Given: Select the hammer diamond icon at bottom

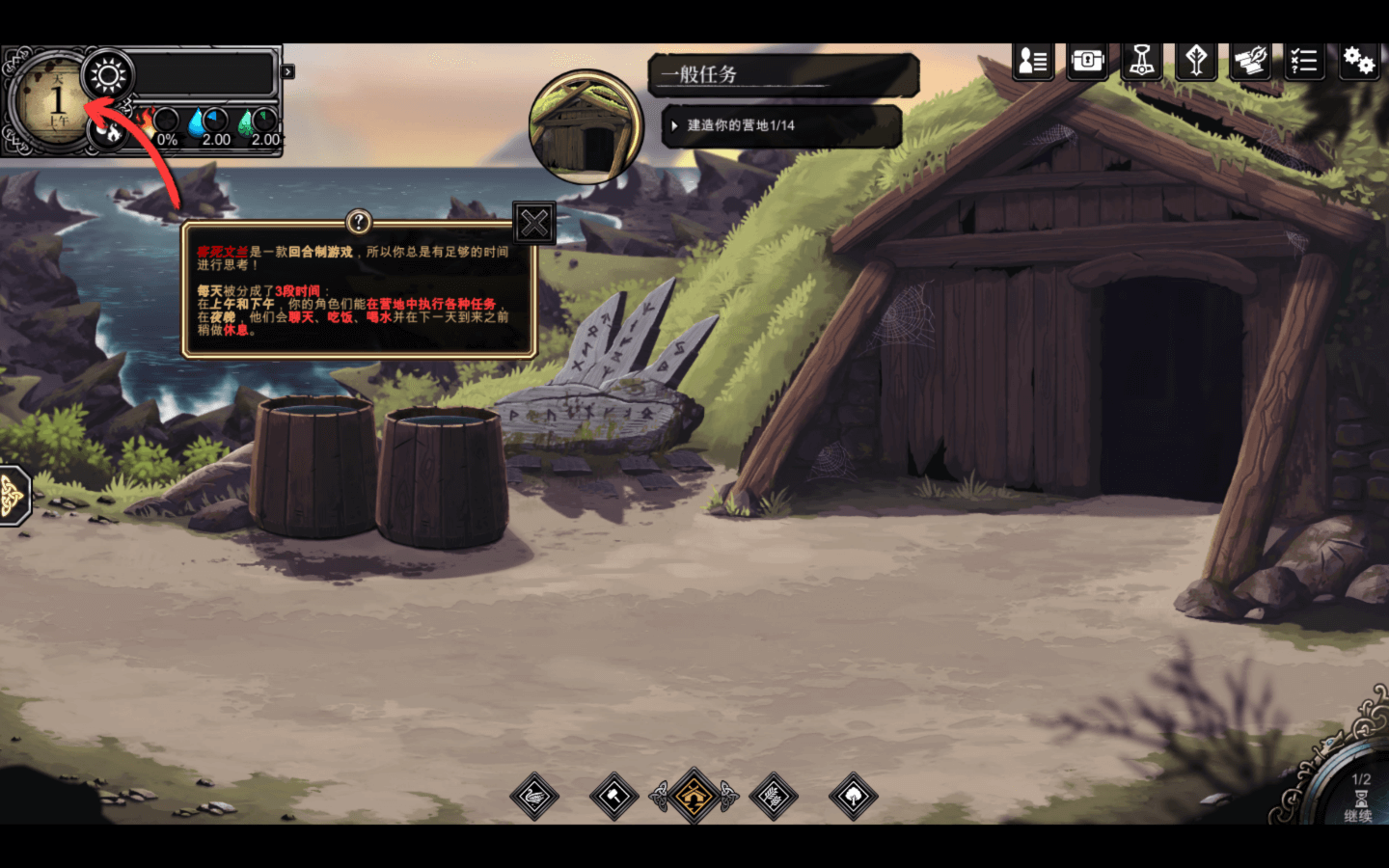Looking at the screenshot, I should (x=613, y=798).
